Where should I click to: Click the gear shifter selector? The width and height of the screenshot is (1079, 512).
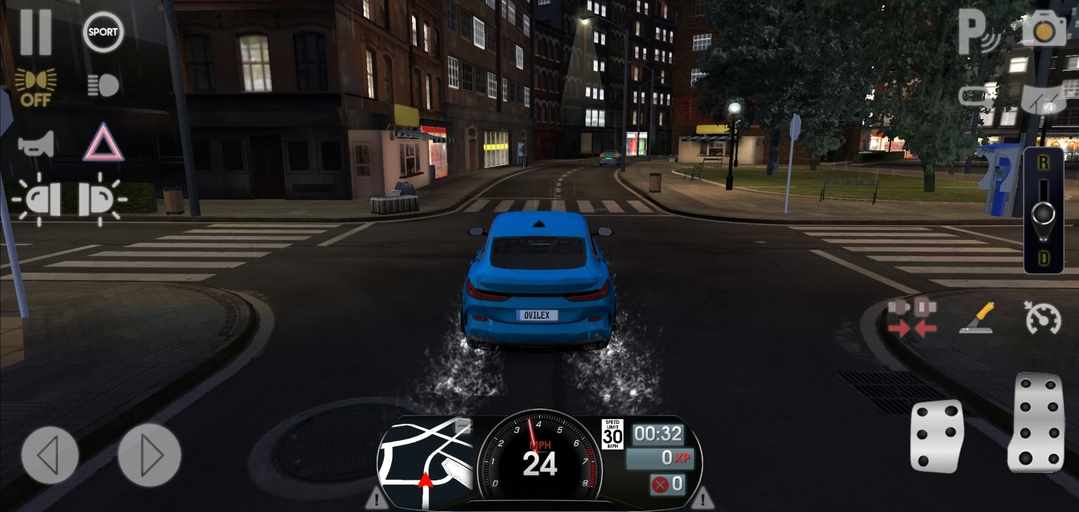pos(1043,211)
